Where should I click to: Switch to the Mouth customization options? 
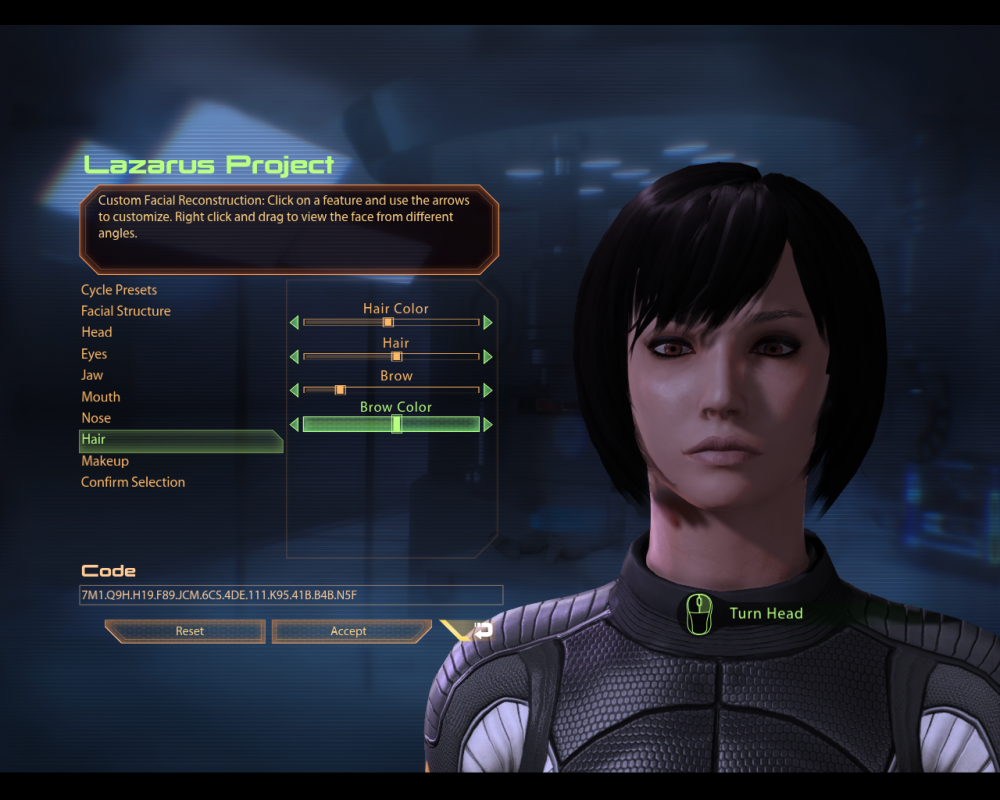101,397
